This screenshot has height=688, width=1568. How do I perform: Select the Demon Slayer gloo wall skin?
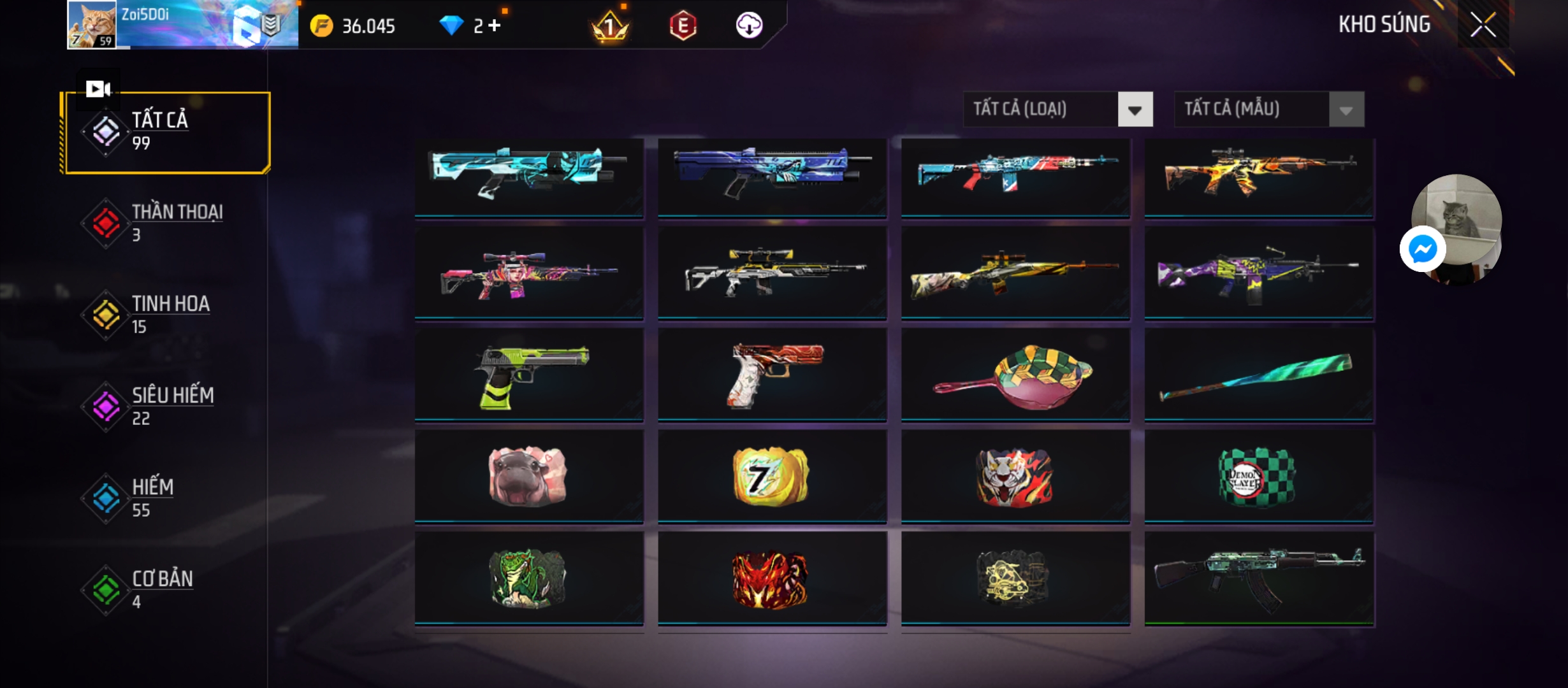point(1259,477)
